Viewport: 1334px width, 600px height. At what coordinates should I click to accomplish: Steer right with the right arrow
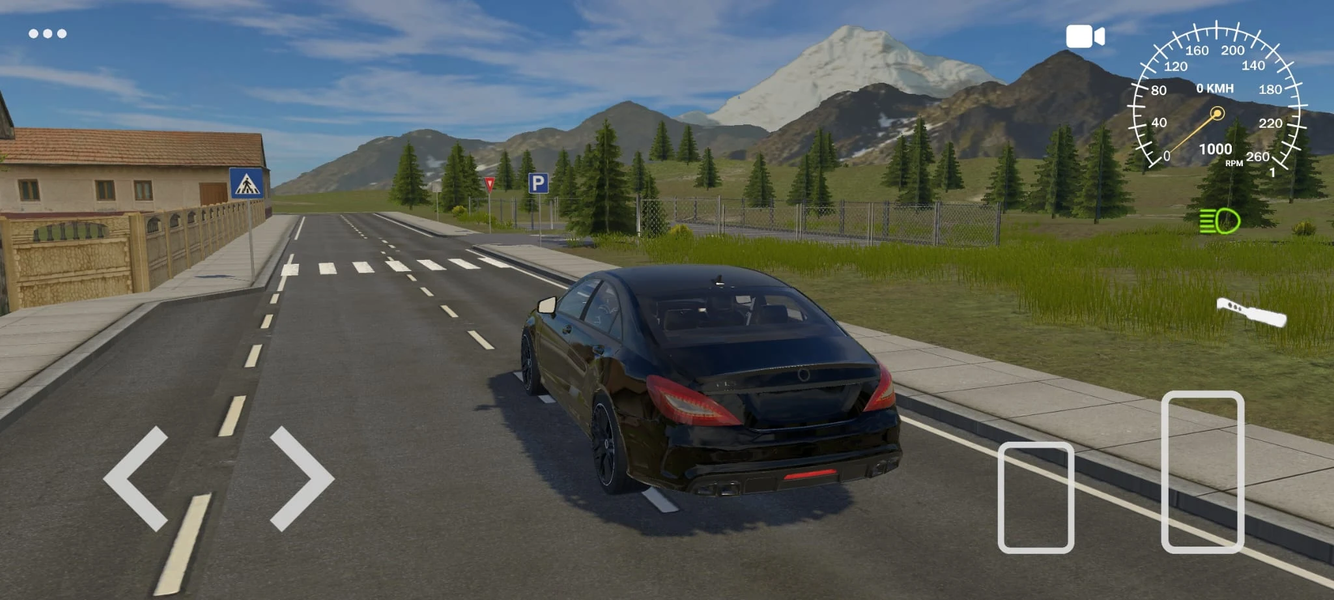pyautogui.click(x=301, y=479)
